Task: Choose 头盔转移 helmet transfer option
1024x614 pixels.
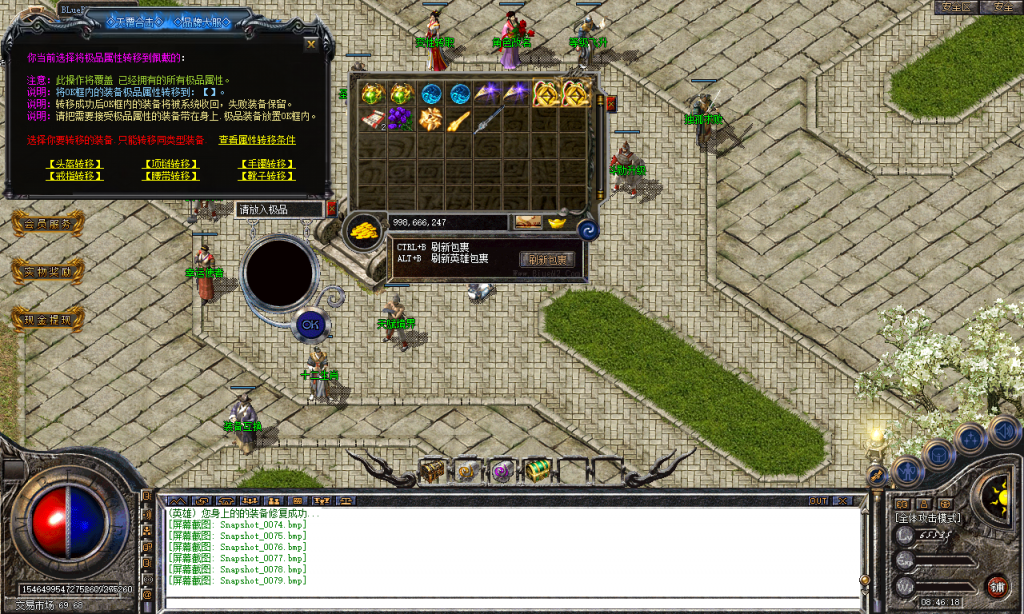Action: point(74,164)
